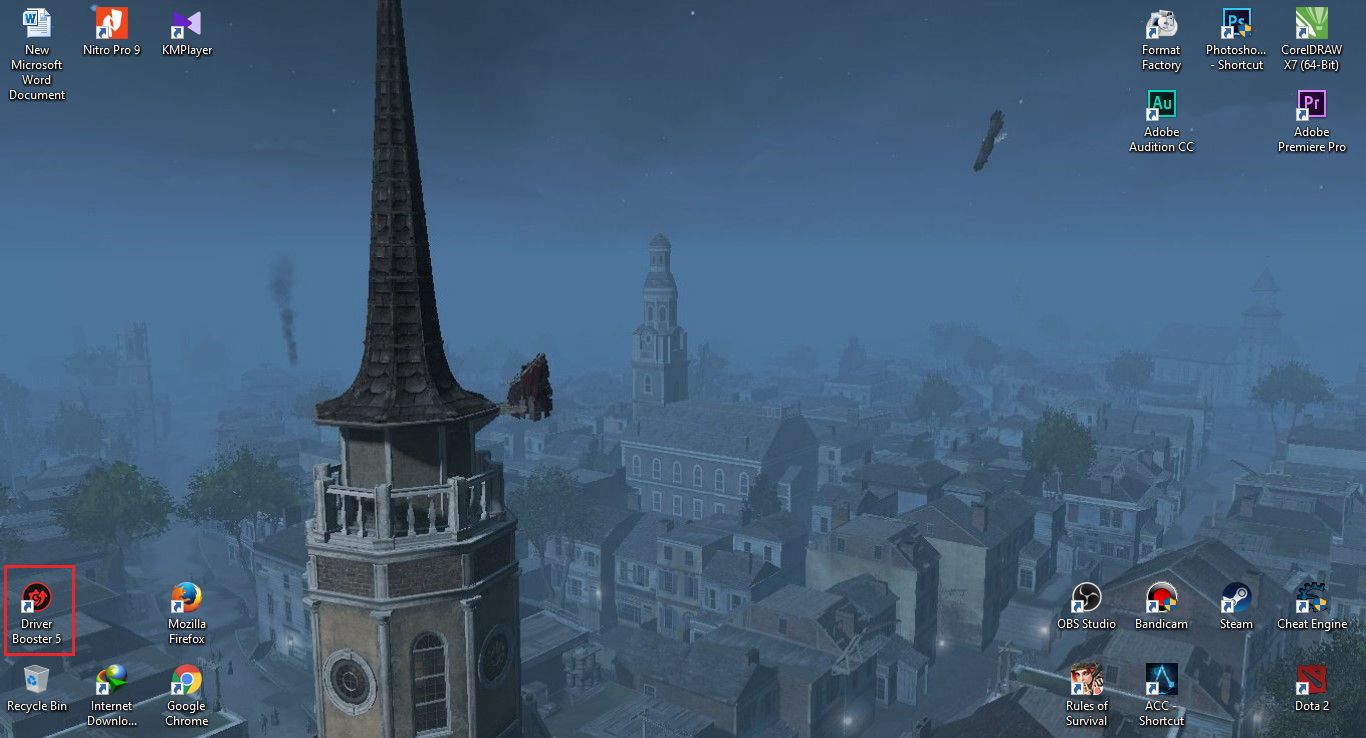The image size is (1366, 738).
Task: Launch Format Factory
Action: (1161, 22)
